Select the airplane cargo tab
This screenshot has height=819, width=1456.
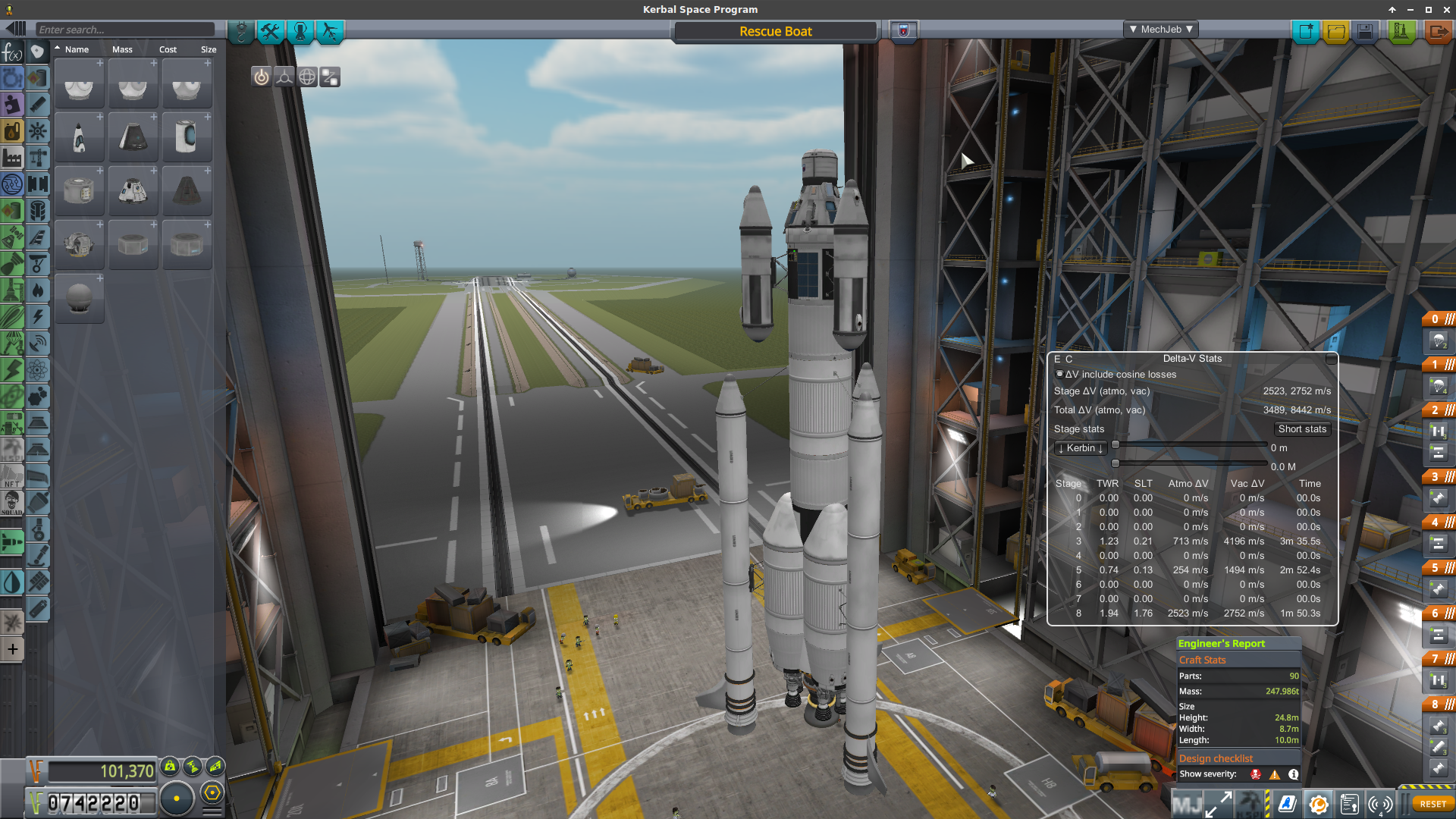pos(330,31)
